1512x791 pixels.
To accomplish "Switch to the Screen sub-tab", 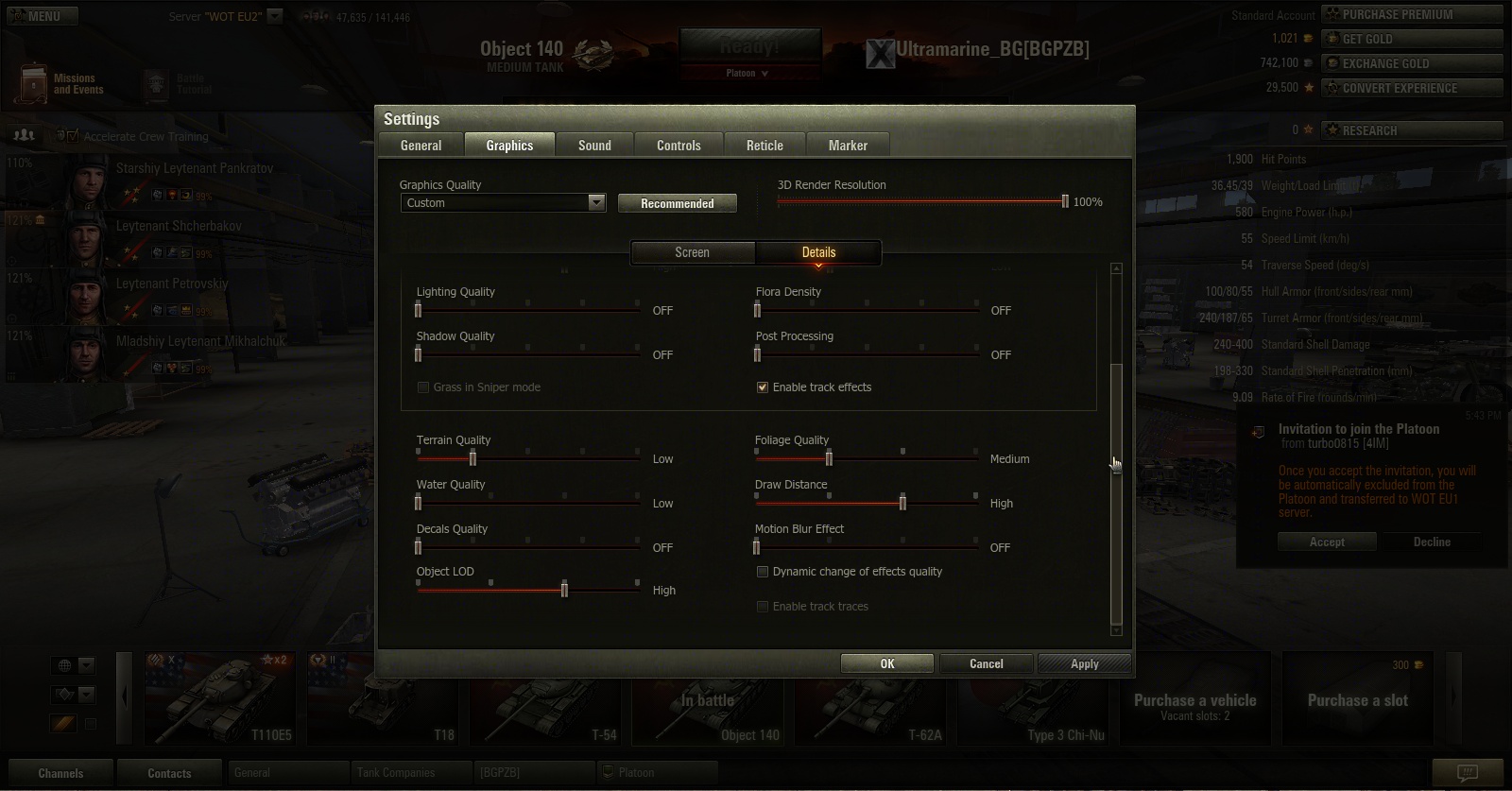I will pos(692,252).
